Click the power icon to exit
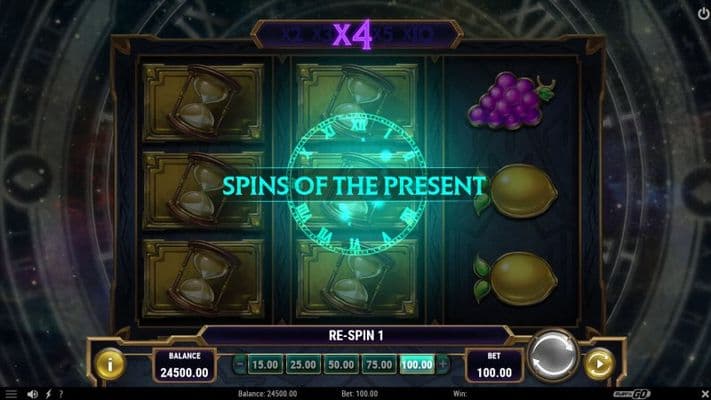This screenshot has width=711, height=400. pos(702,12)
